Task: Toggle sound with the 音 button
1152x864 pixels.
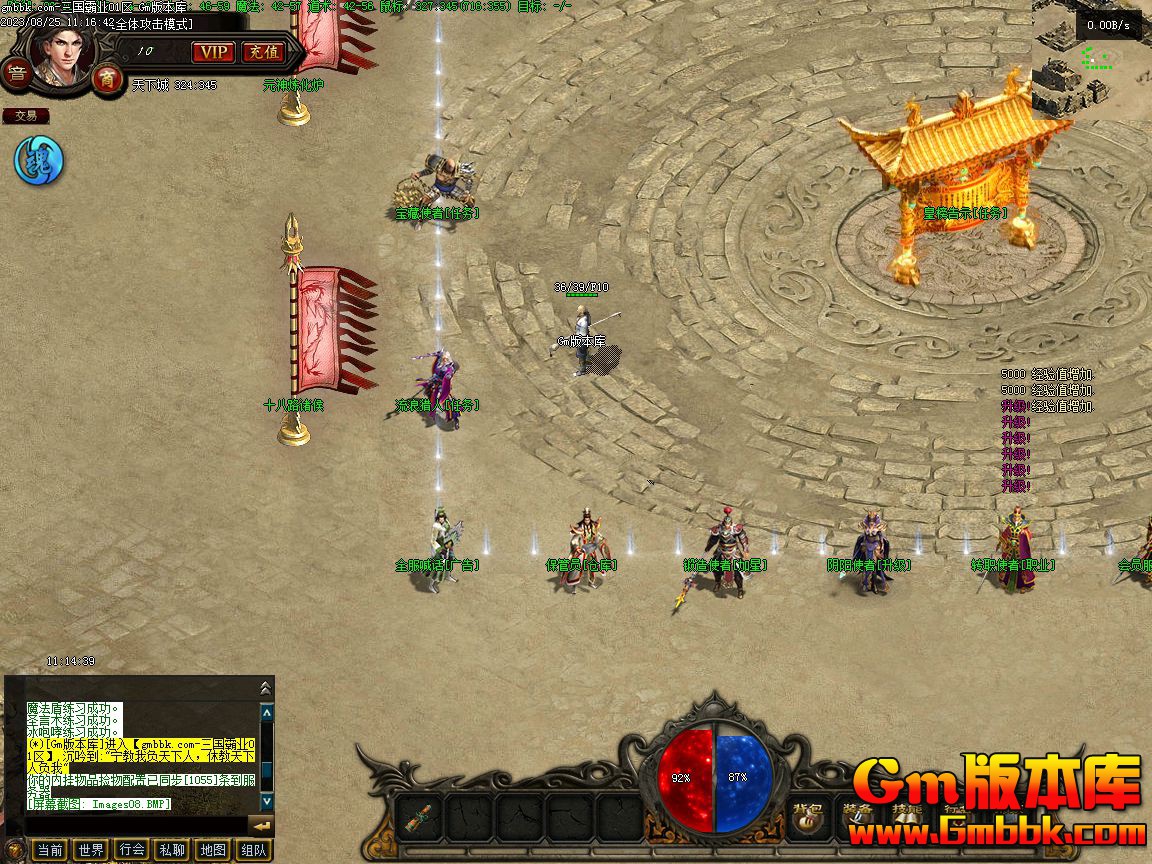Action: click(x=16, y=73)
